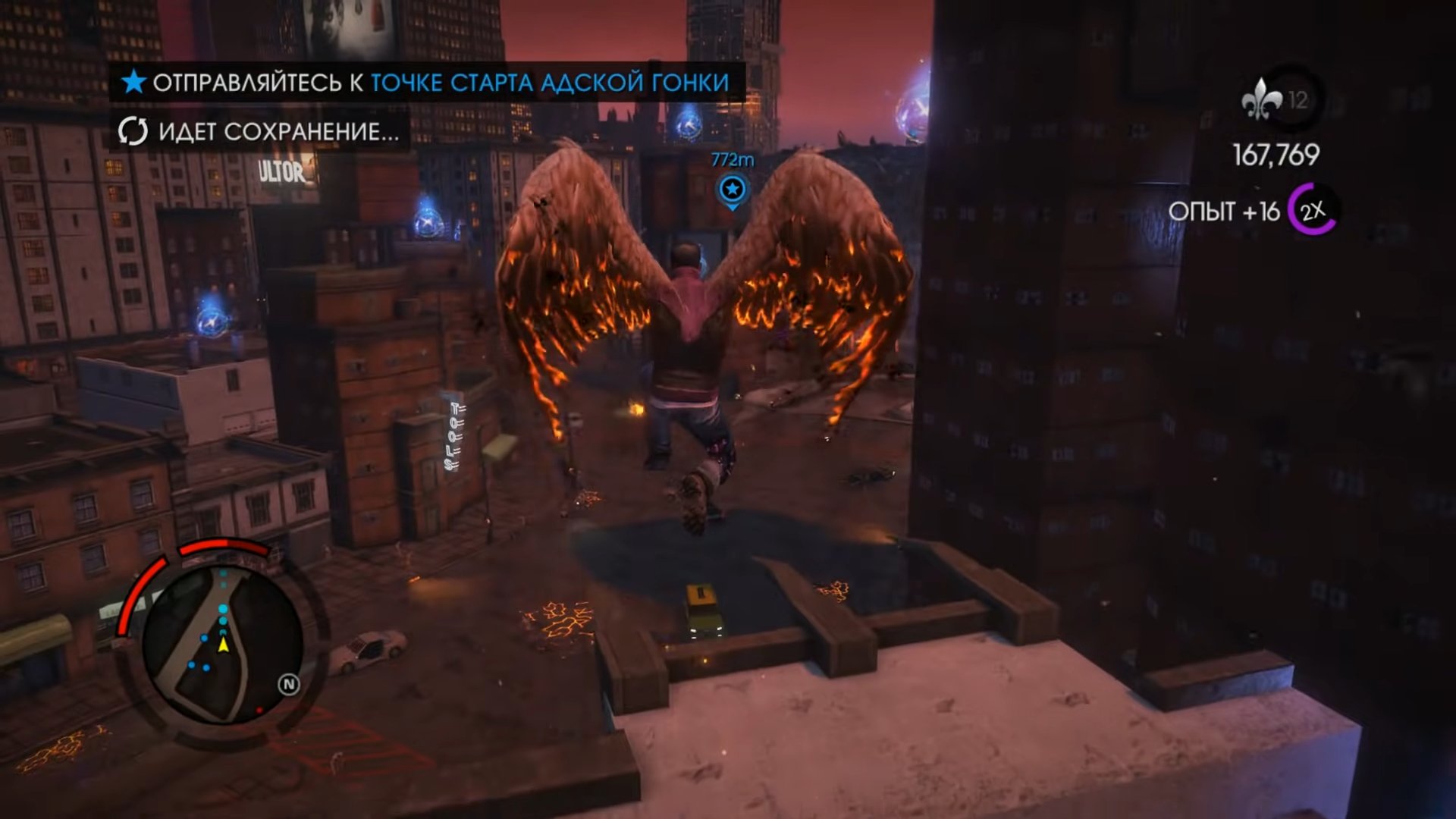Click the 2X experience multiplier ring
The image size is (1456, 819).
pos(1313,210)
